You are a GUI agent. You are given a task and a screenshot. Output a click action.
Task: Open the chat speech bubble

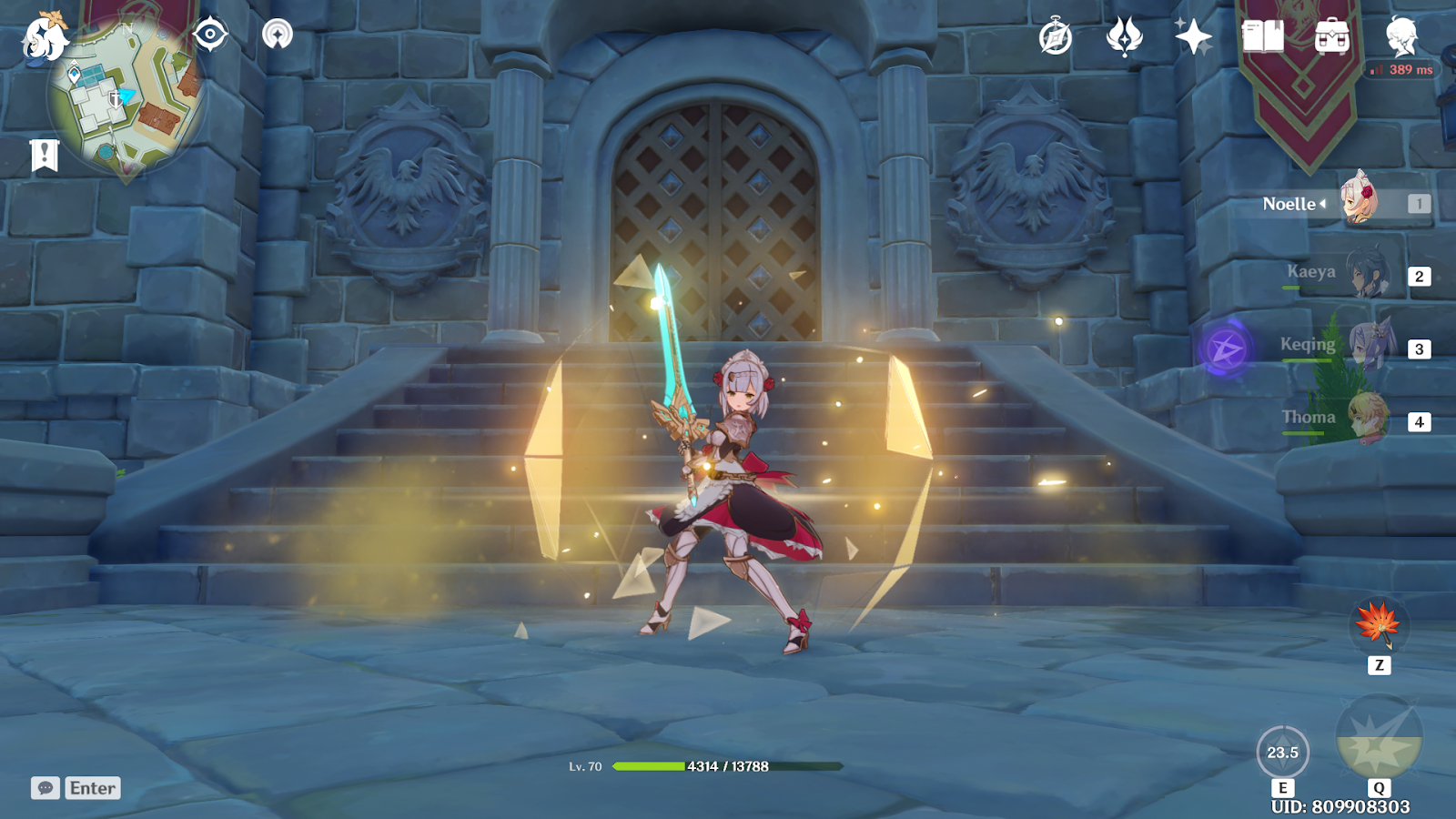tap(45, 788)
